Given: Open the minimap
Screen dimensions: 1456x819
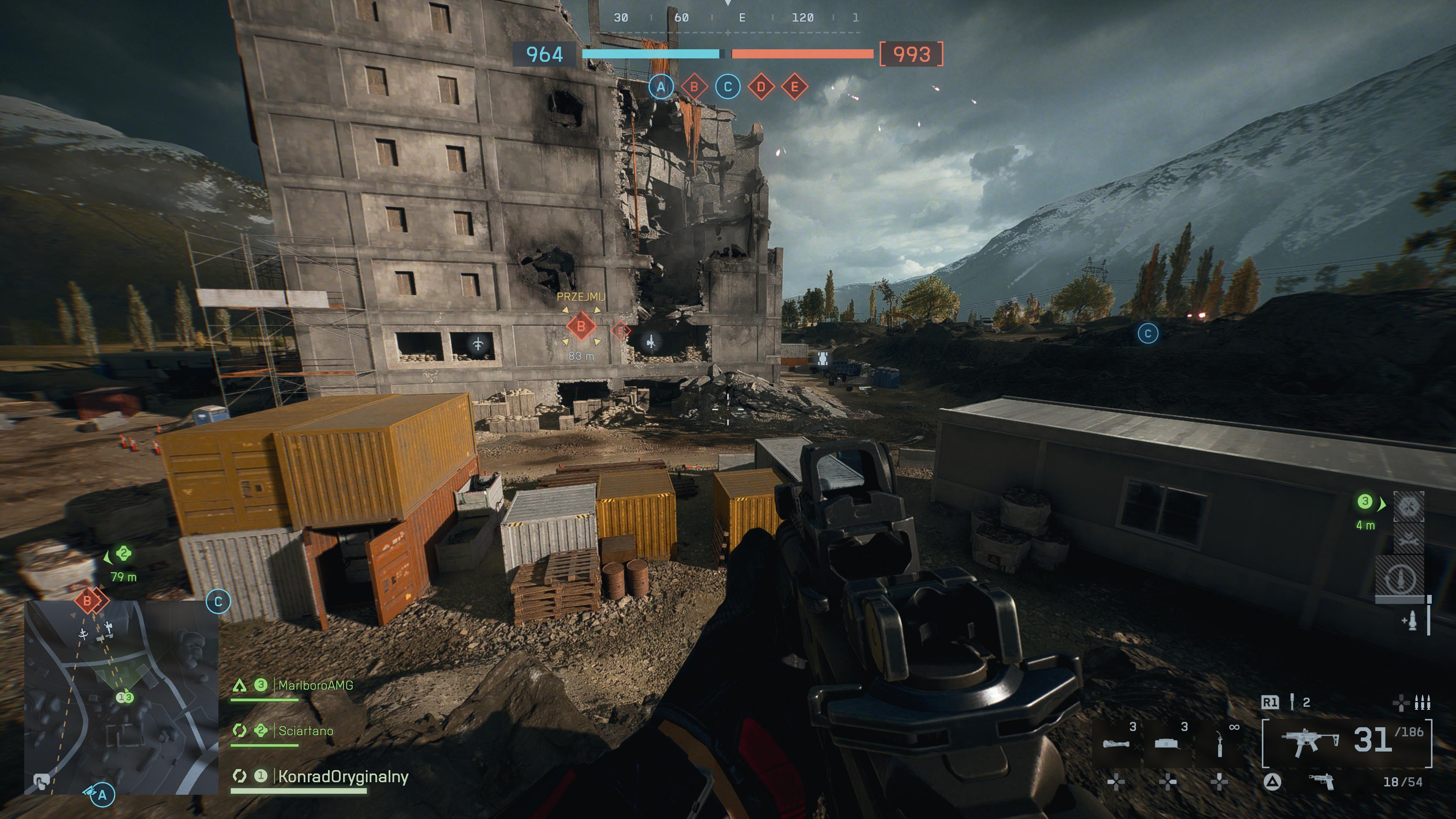Looking at the screenshot, I should coord(121,698).
